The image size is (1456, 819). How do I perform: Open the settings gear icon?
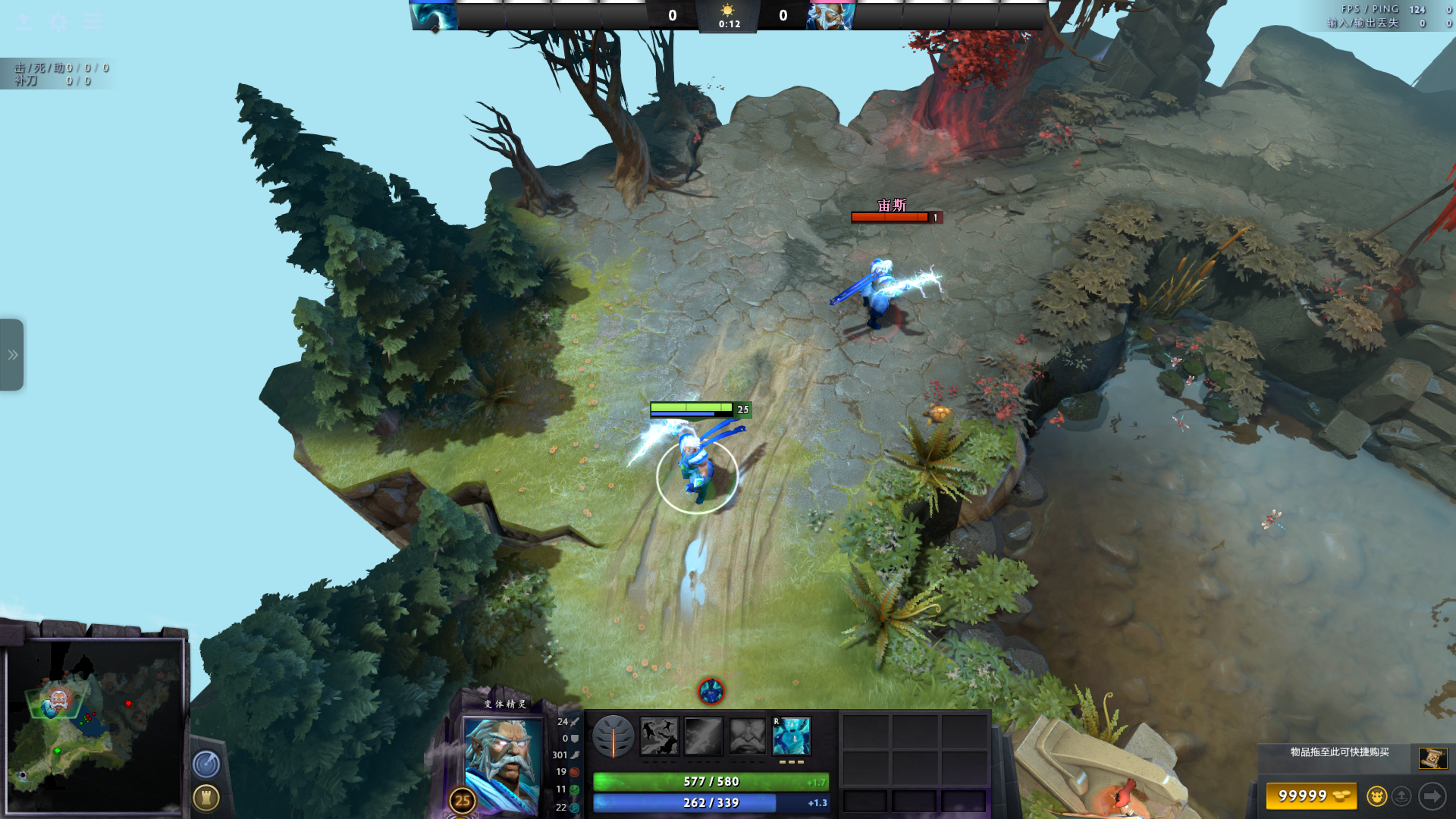pos(58,21)
